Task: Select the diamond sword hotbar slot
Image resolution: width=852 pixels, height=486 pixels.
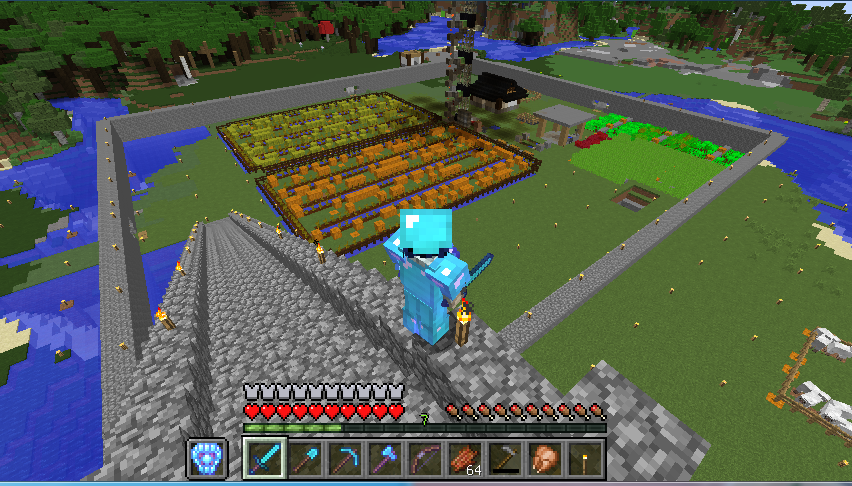Action: tap(265, 459)
